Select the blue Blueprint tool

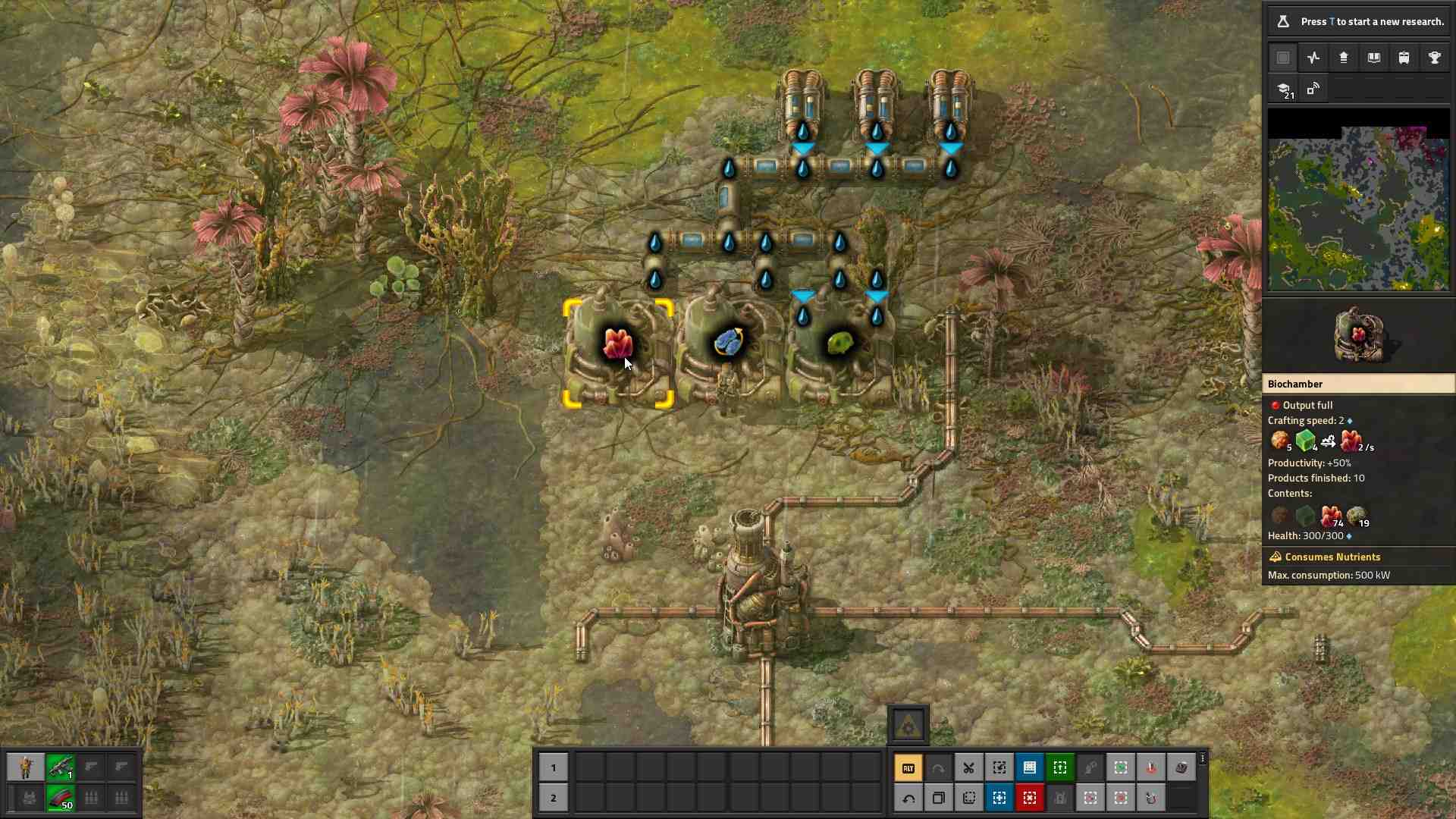coord(1030,767)
